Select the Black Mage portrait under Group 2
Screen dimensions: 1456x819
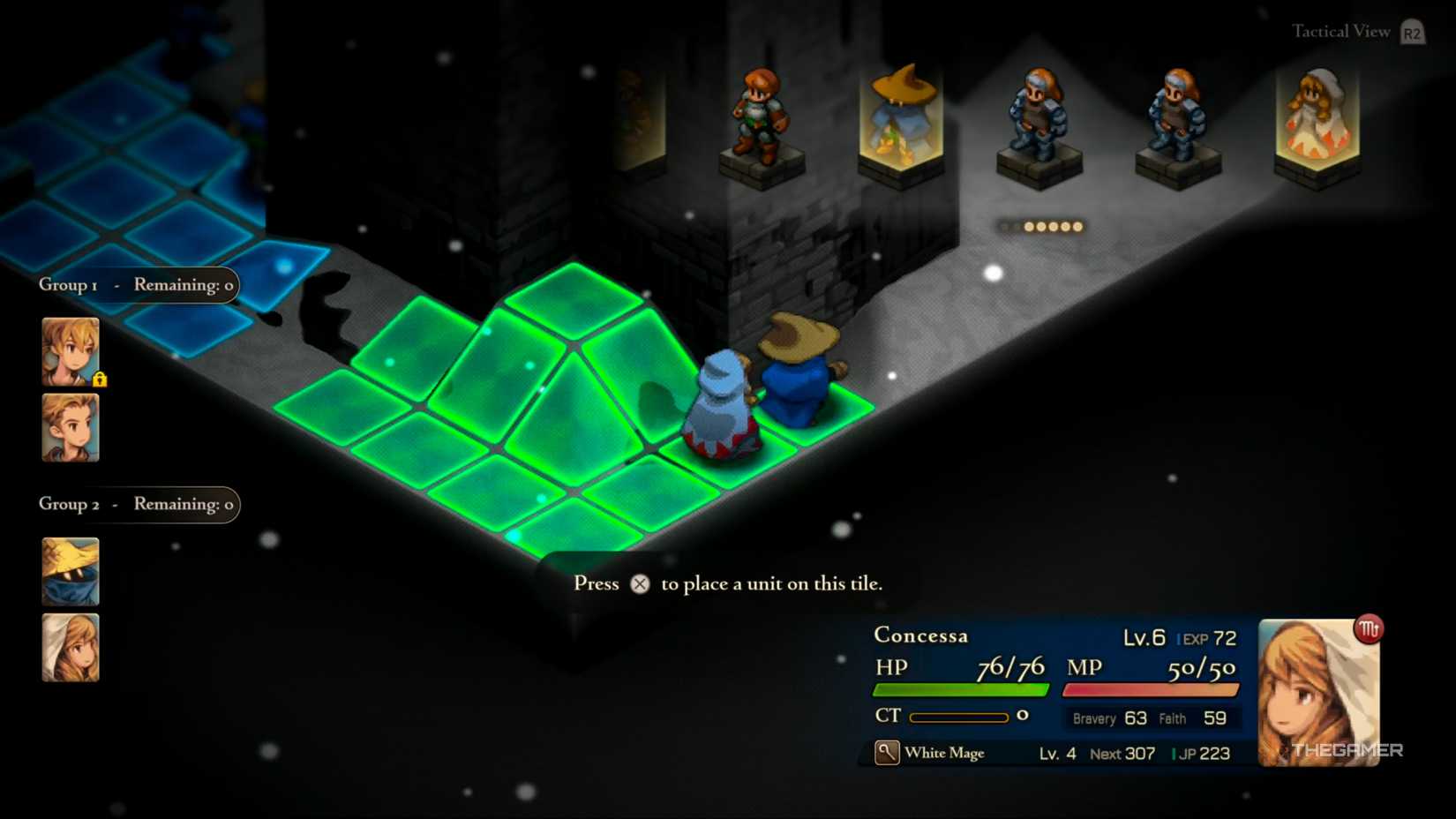tap(70, 571)
